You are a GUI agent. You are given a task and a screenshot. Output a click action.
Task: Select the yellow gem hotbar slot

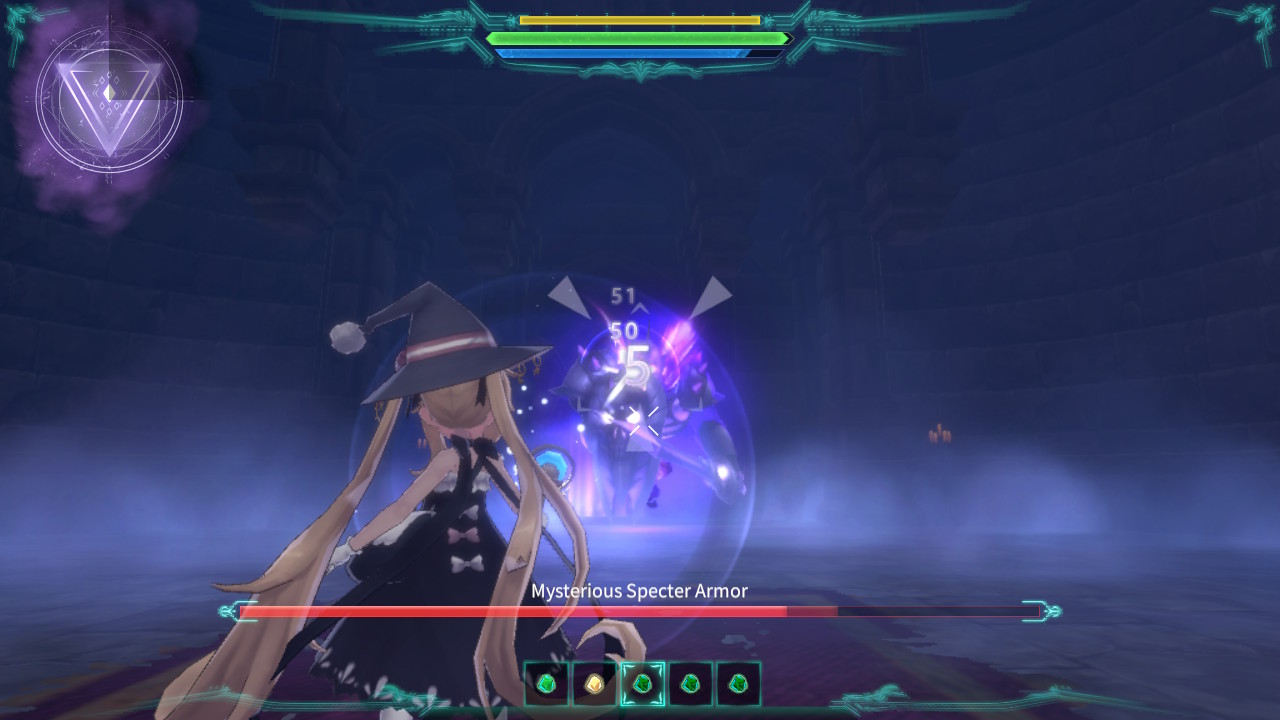[x=594, y=684]
